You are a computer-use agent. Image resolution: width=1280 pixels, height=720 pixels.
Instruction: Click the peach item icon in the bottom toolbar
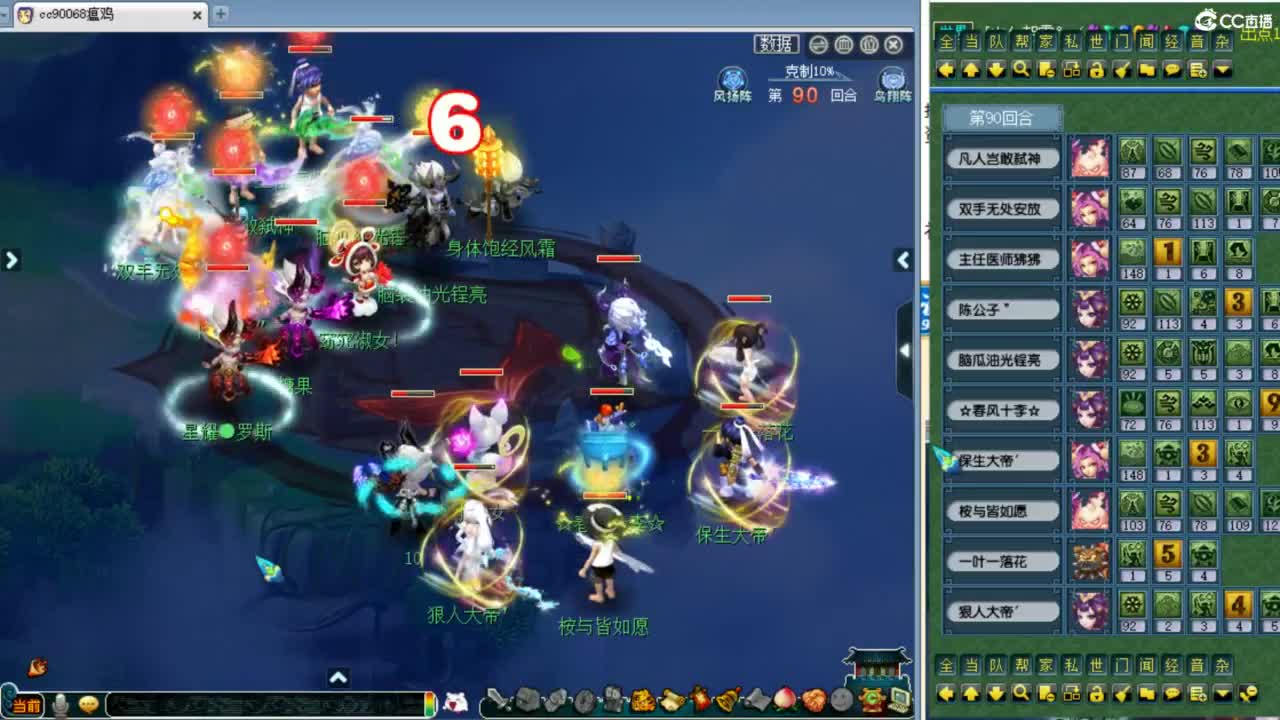782,698
